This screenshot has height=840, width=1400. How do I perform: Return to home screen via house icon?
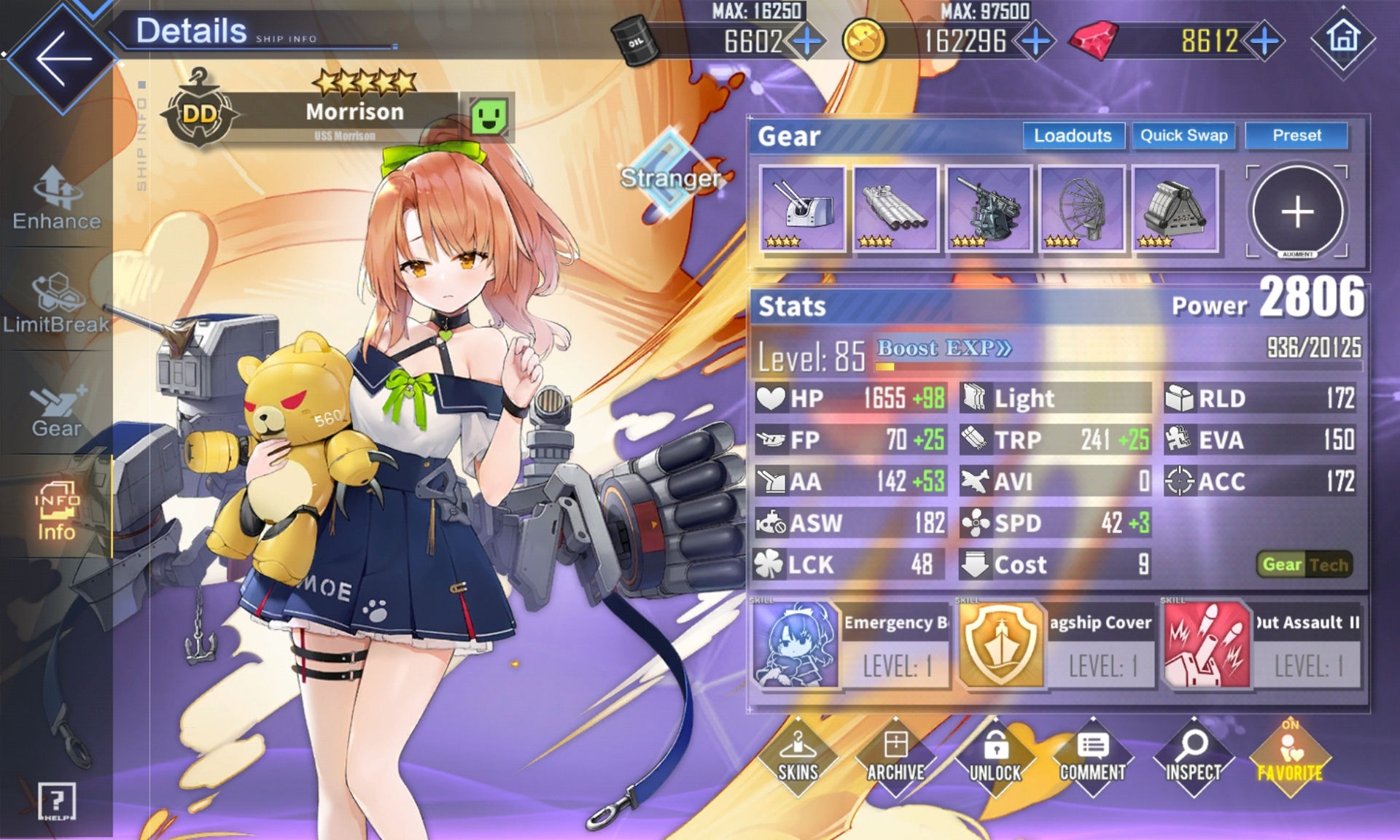(x=1343, y=39)
